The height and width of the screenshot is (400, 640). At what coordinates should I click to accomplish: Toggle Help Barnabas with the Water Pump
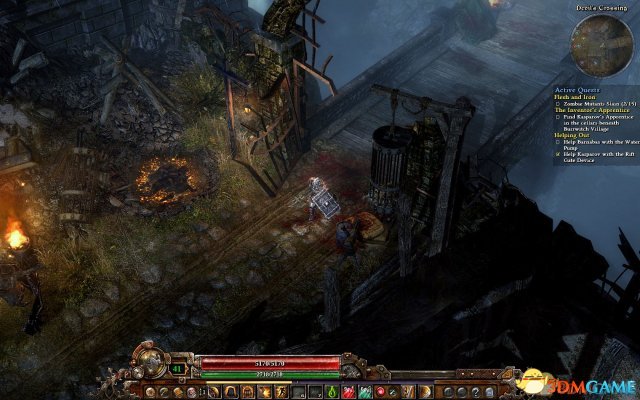559,142
